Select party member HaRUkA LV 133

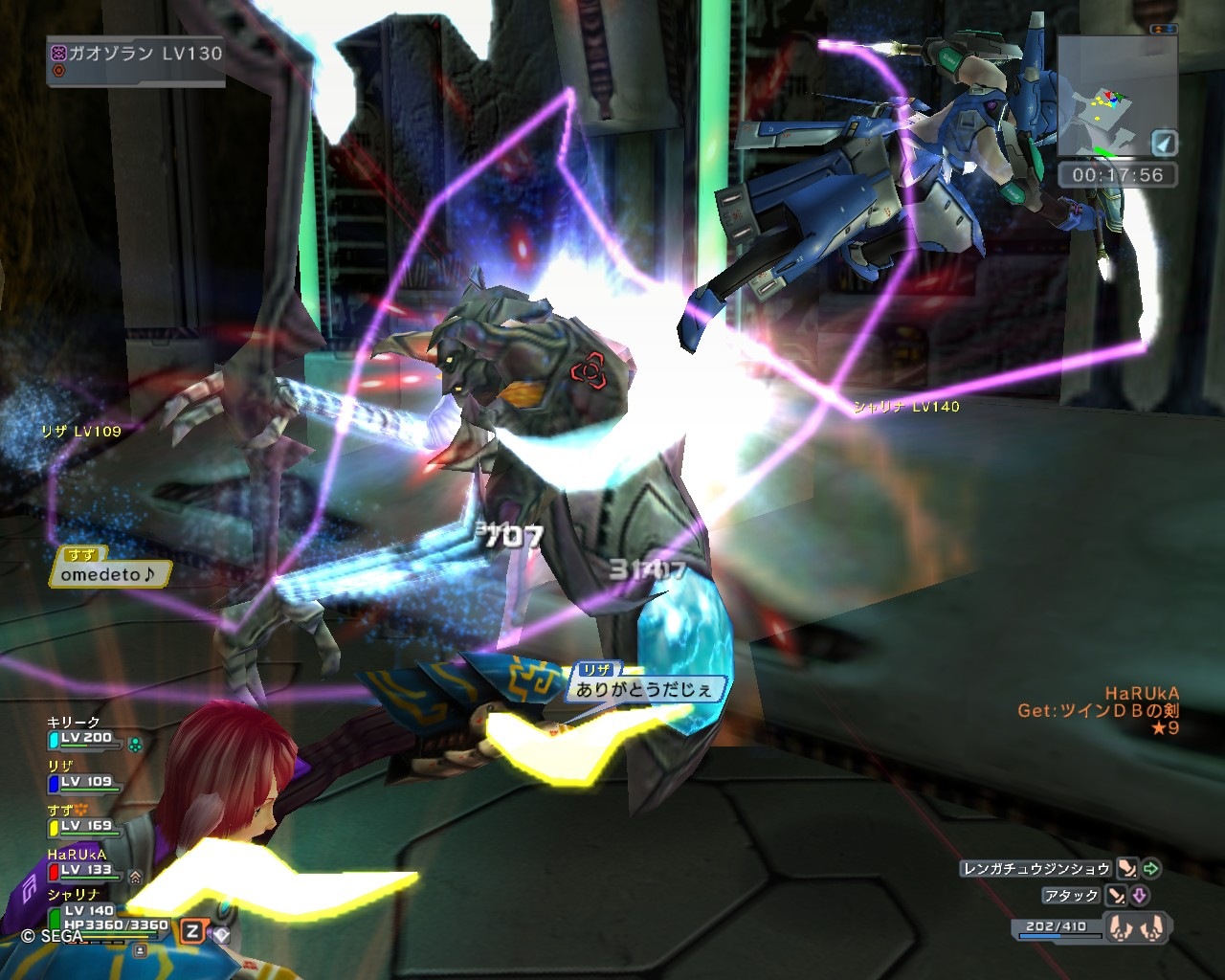click(x=85, y=870)
